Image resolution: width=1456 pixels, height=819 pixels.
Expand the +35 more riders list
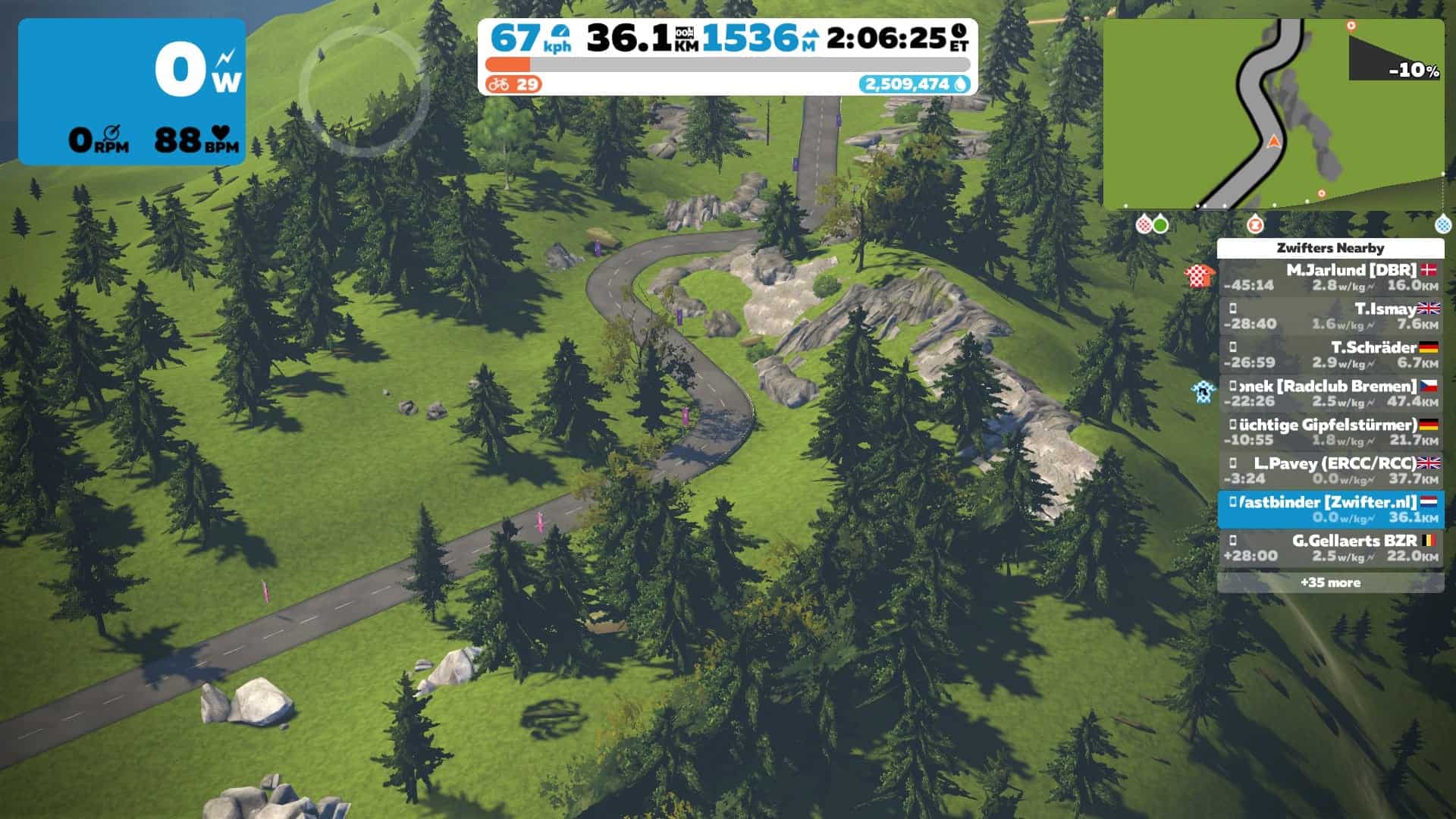click(1330, 582)
